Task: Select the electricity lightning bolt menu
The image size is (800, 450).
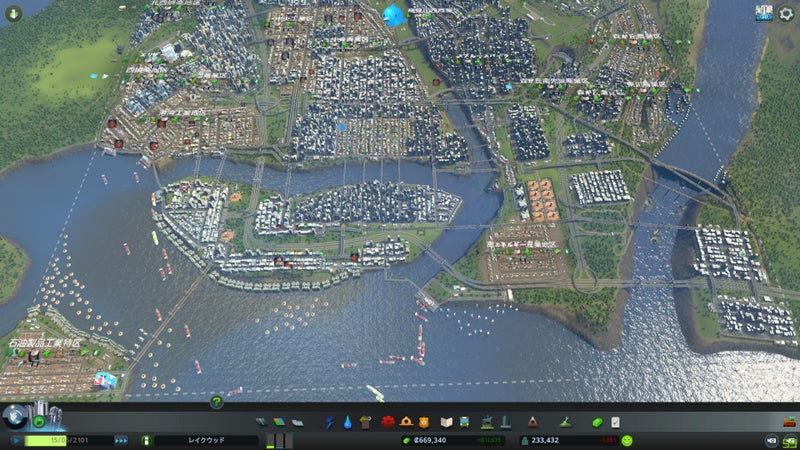Action: tap(330, 422)
